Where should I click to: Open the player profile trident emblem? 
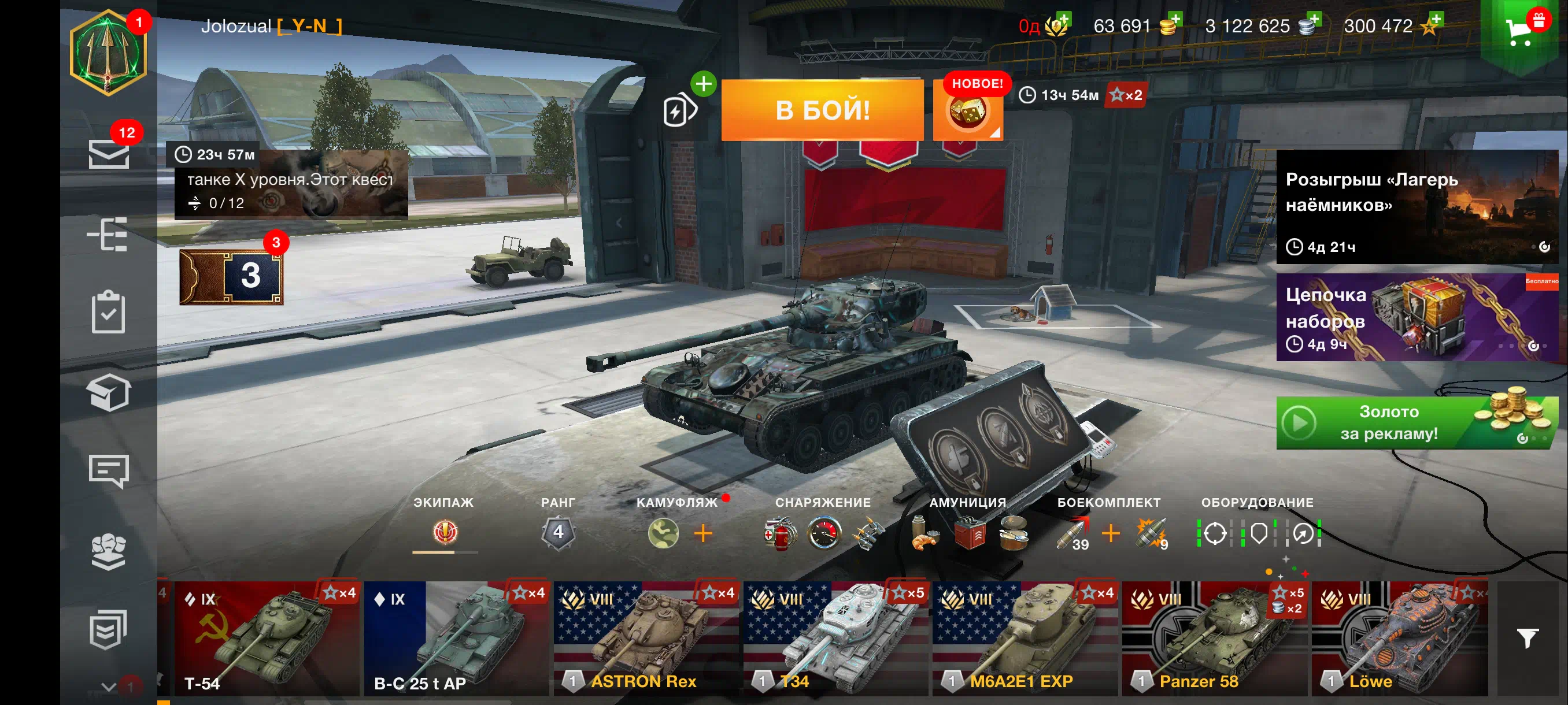click(x=108, y=53)
